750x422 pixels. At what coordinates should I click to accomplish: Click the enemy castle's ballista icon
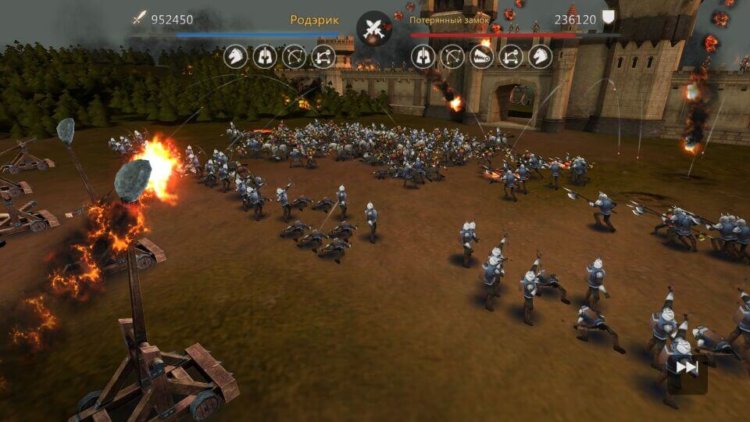[482, 56]
